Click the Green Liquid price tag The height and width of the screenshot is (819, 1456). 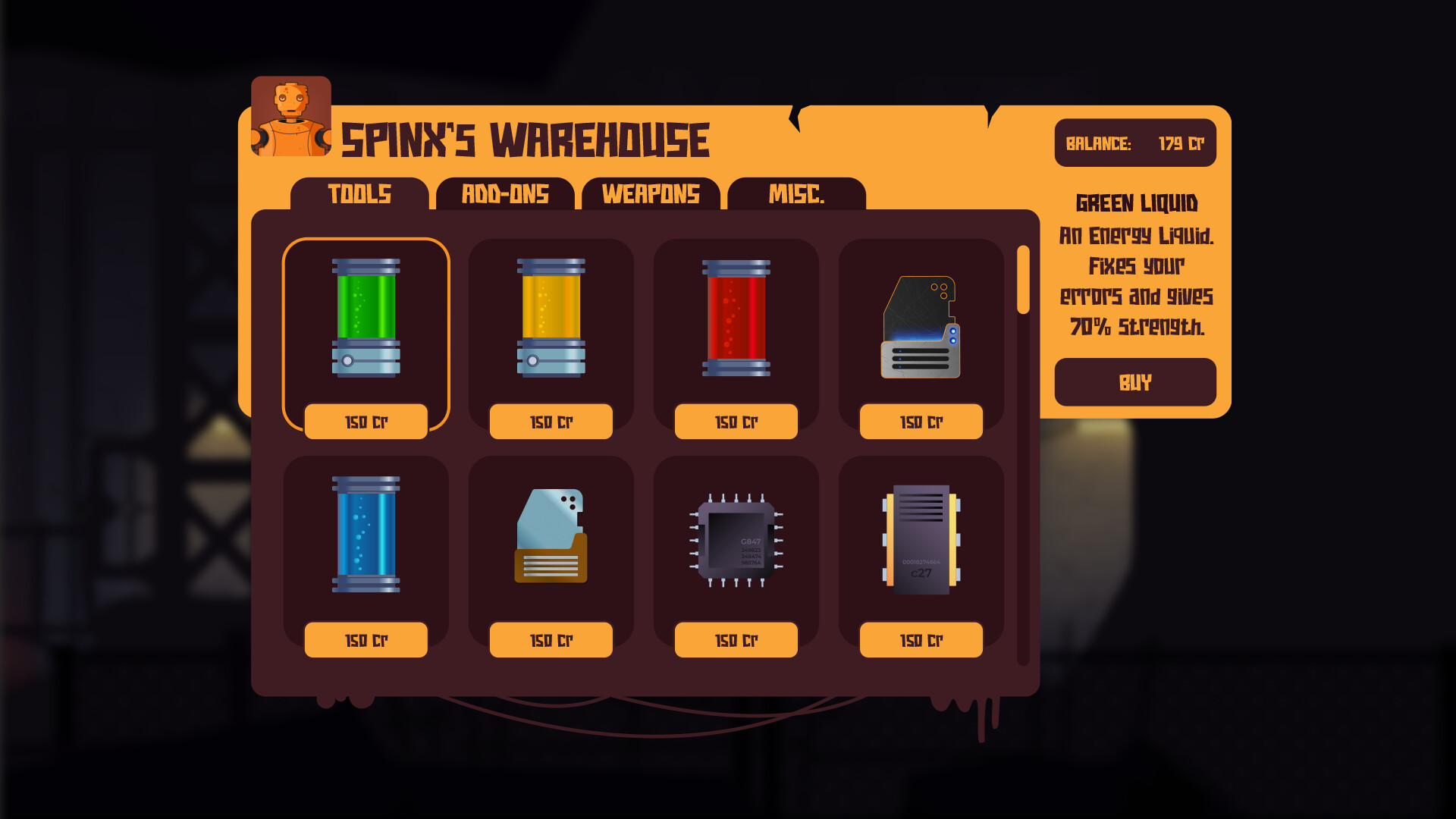366,422
